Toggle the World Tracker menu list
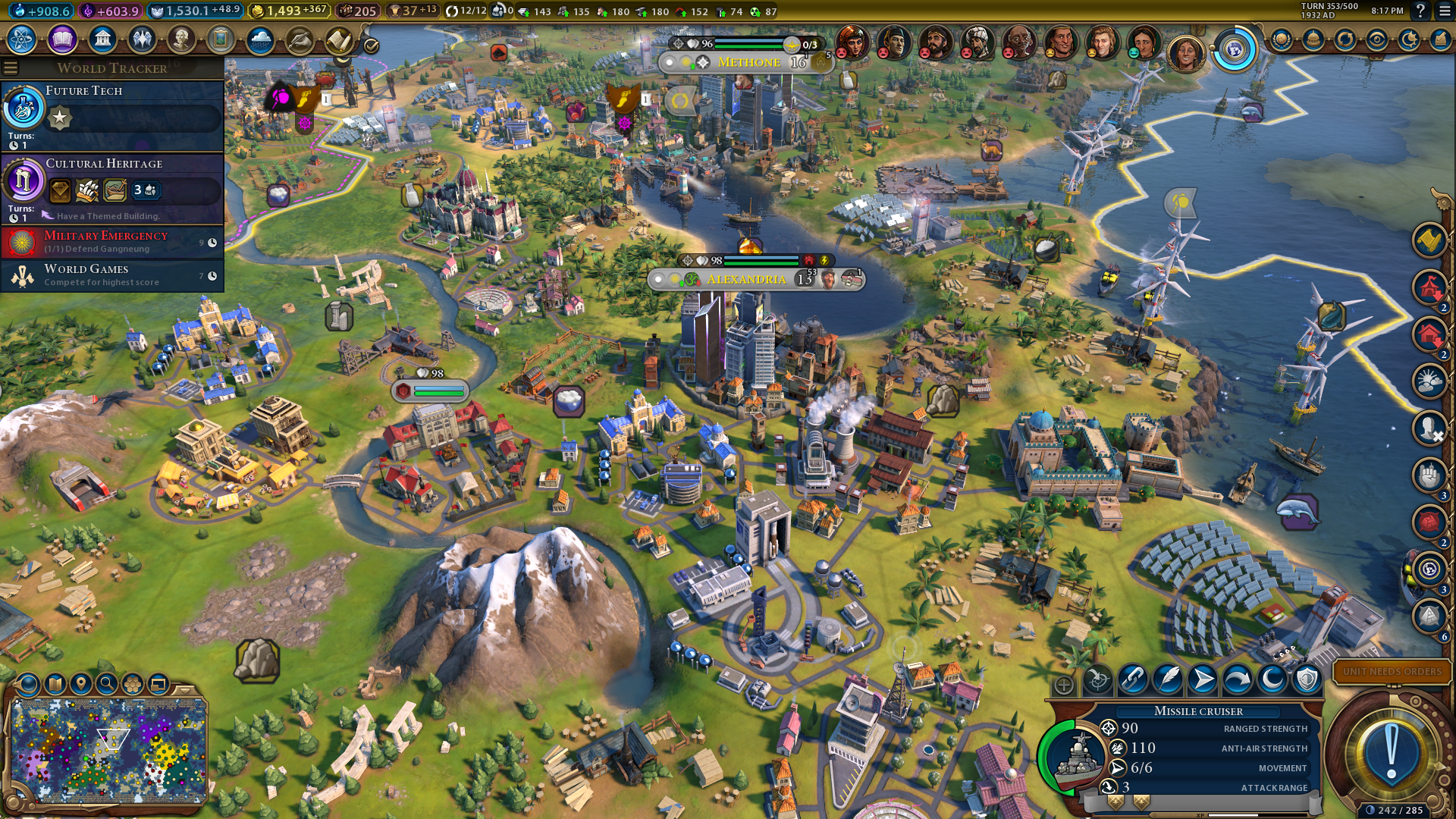The image size is (1456, 819). click(x=11, y=68)
